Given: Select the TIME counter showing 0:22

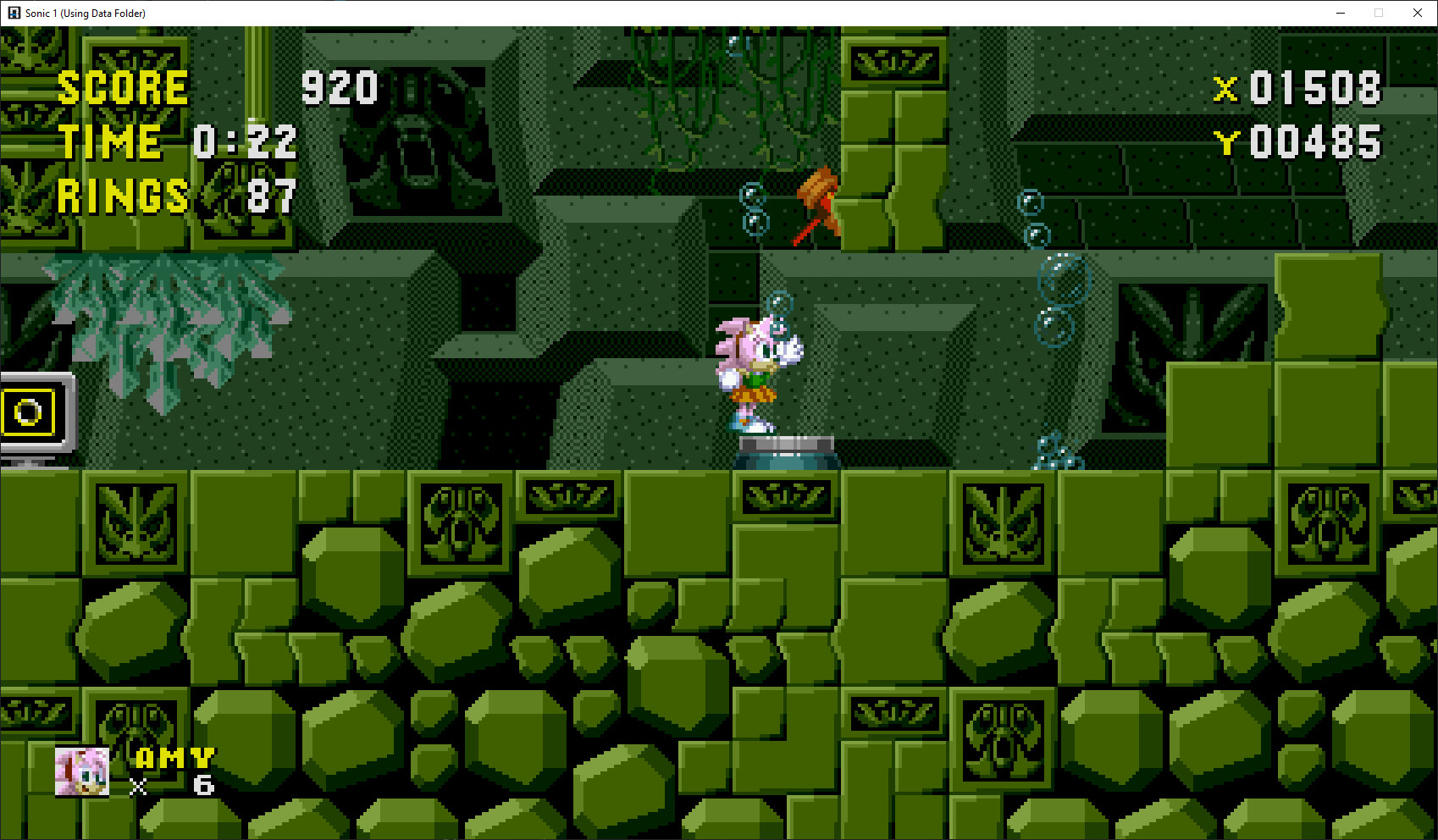Looking at the screenshot, I should tap(245, 141).
